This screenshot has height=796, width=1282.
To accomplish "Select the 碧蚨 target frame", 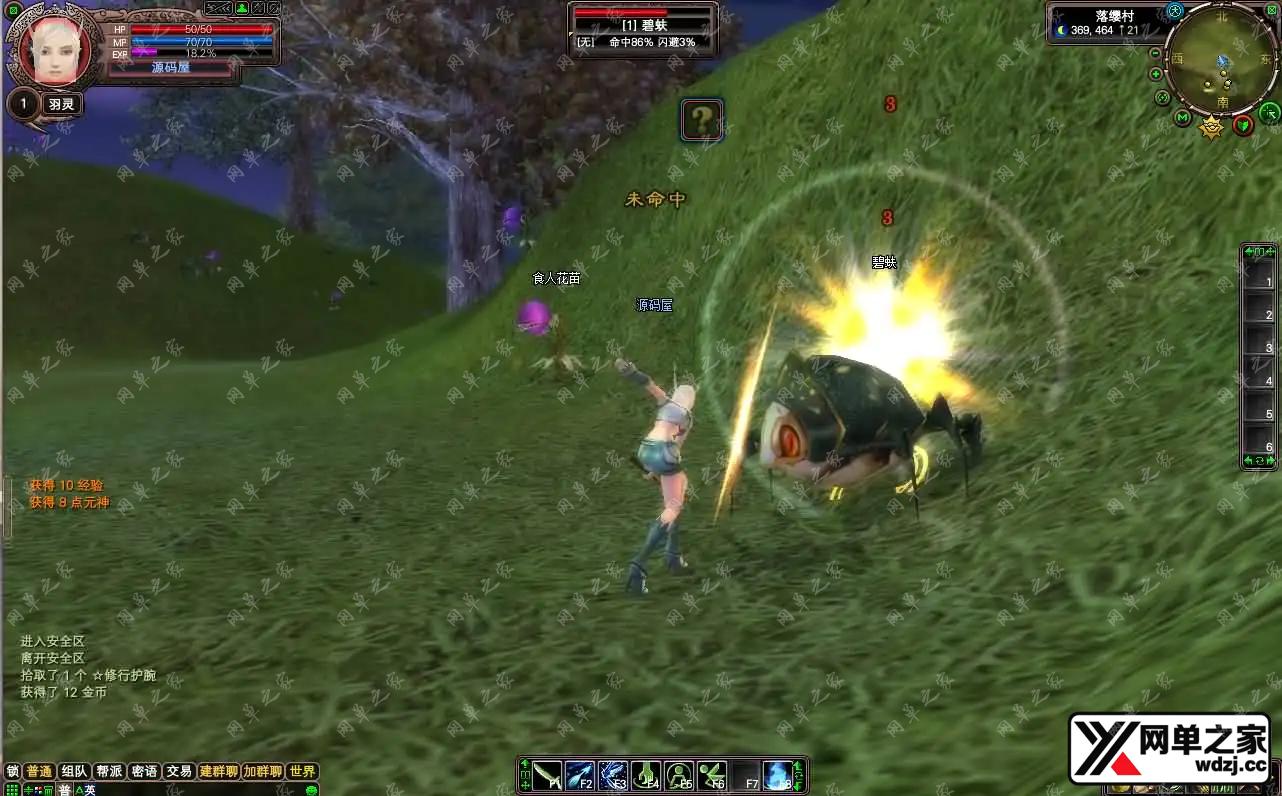I will click(644, 27).
